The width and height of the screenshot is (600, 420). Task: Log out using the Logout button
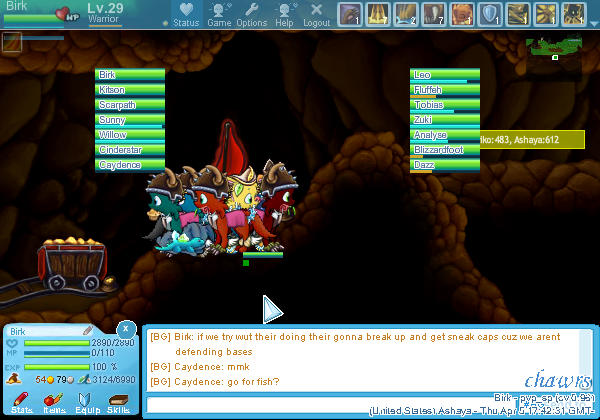316,15
